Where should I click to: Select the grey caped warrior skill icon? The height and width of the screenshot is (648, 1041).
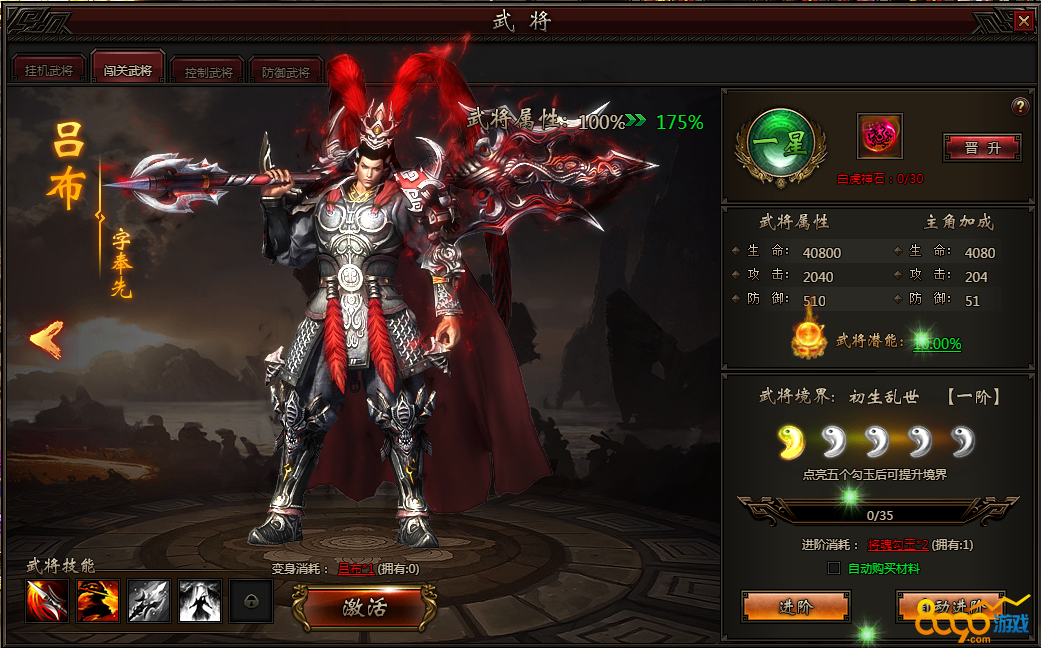coord(199,600)
